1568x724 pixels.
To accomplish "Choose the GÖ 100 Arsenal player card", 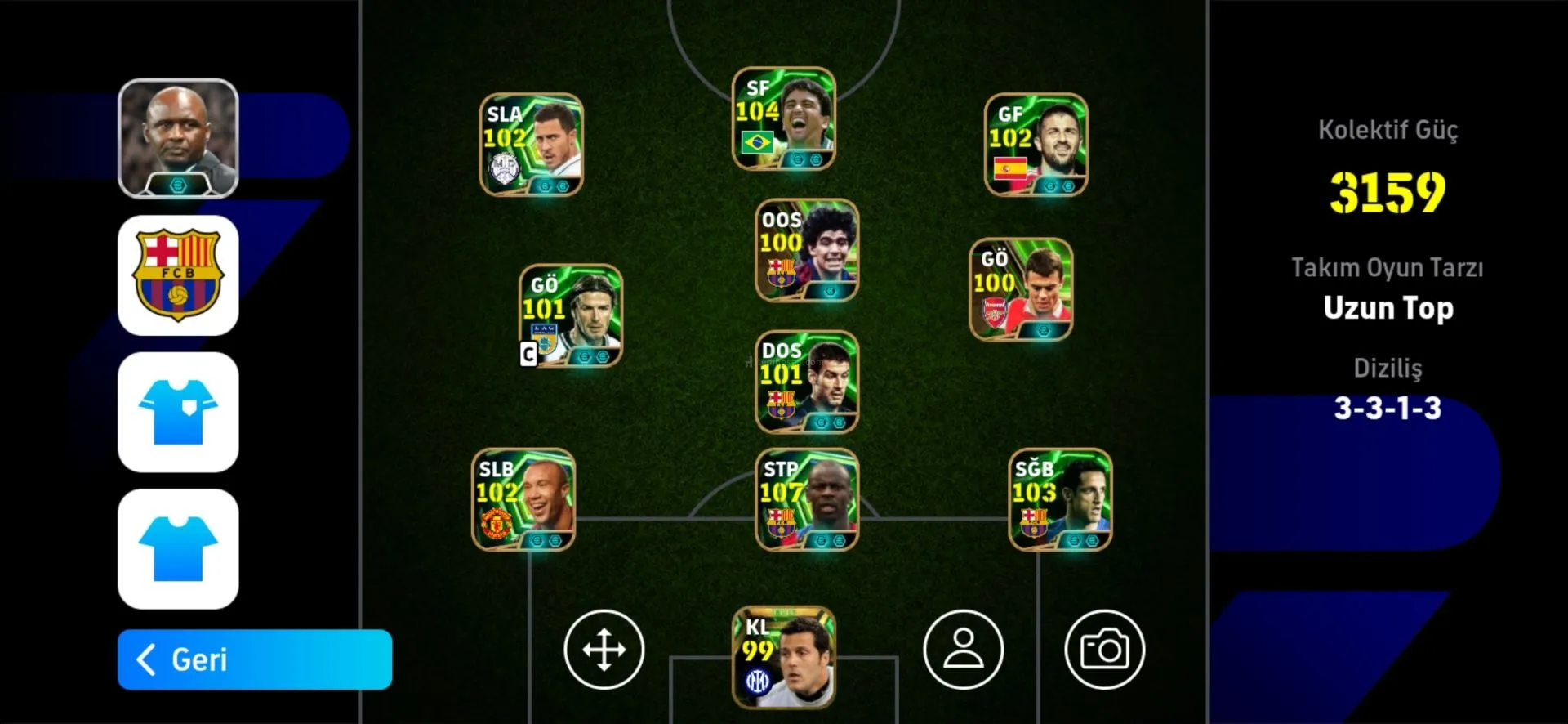I will 1020,289.
